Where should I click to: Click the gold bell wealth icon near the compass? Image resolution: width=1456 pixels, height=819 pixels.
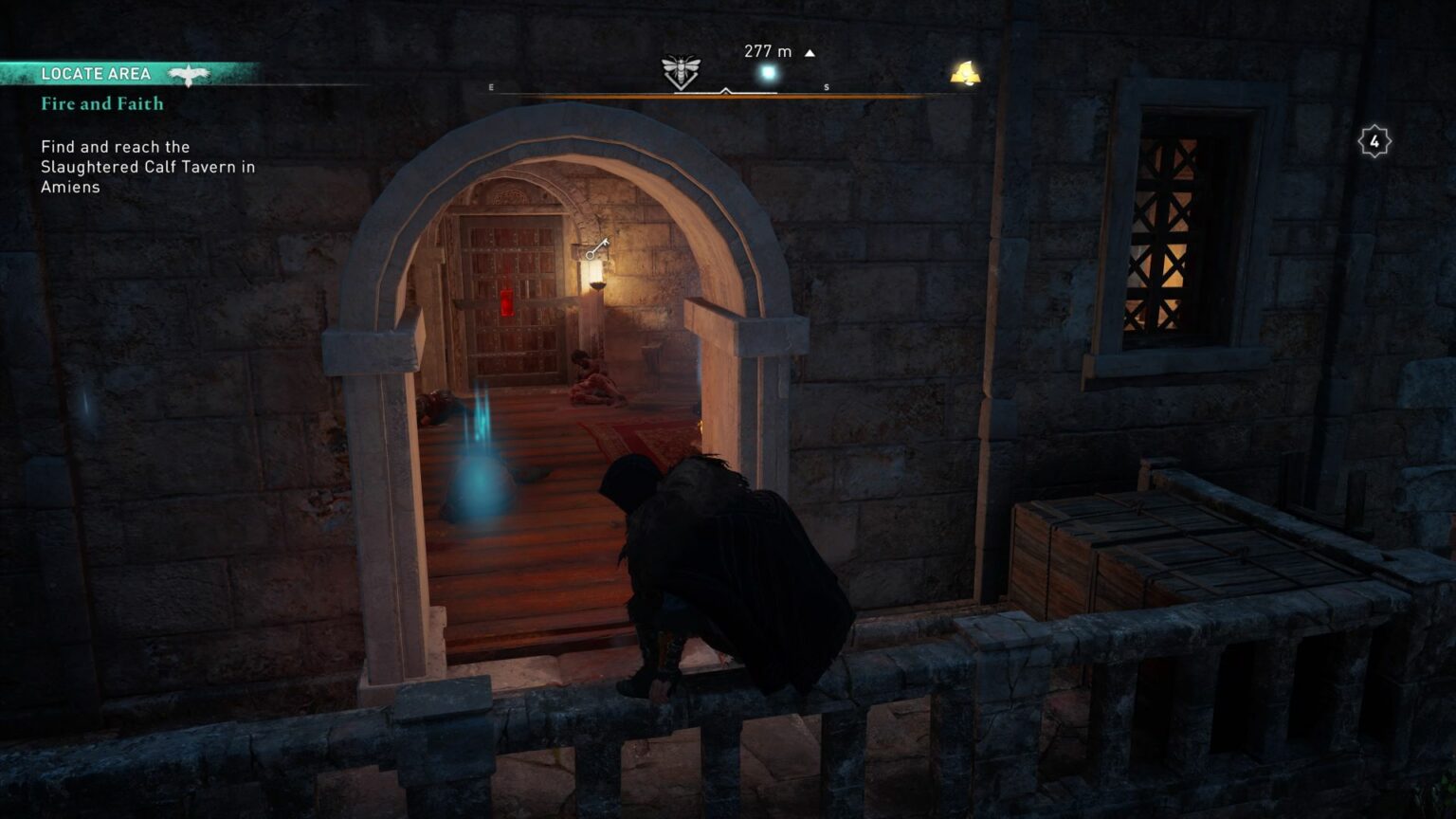[965, 71]
